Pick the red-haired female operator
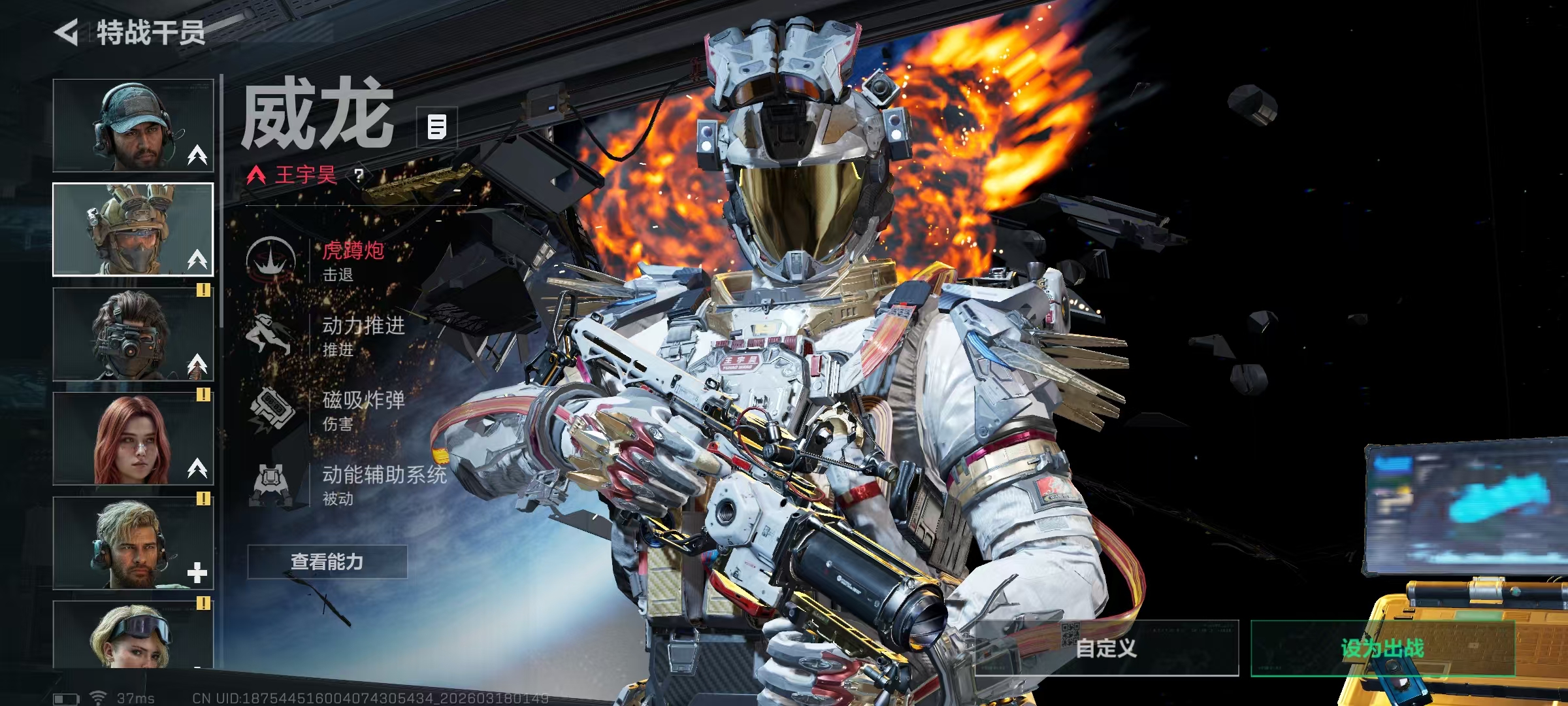This screenshot has height=706, width=1568. (x=133, y=439)
